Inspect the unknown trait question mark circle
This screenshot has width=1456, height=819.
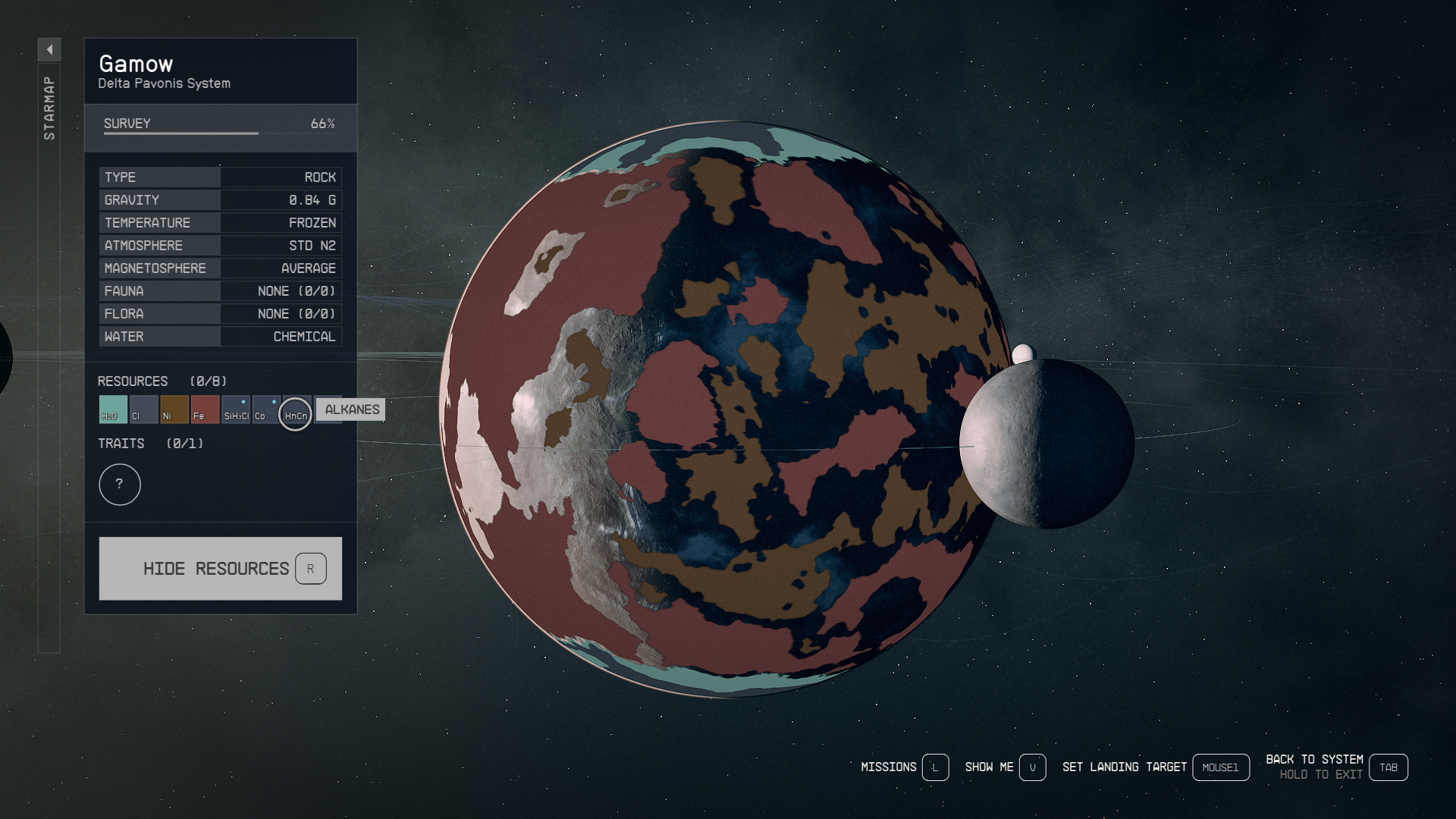point(120,485)
